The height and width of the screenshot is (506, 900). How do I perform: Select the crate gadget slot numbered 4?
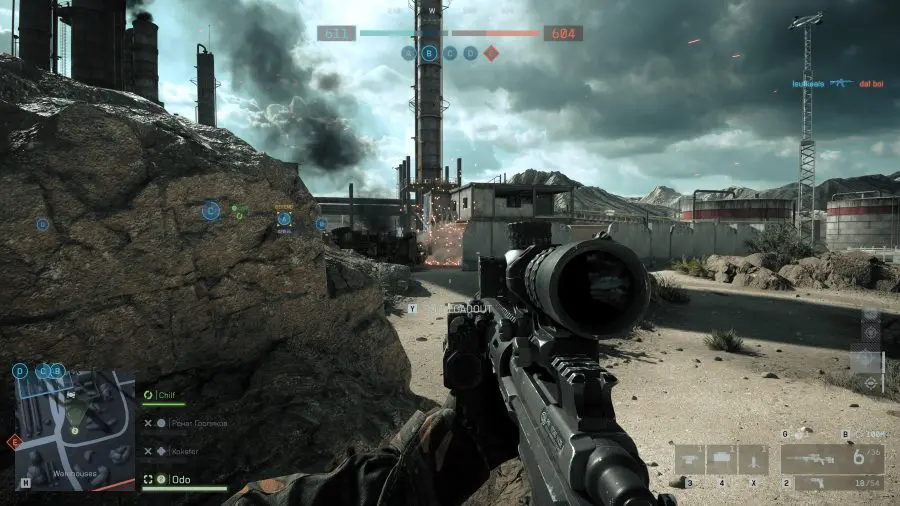coord(721,460)
